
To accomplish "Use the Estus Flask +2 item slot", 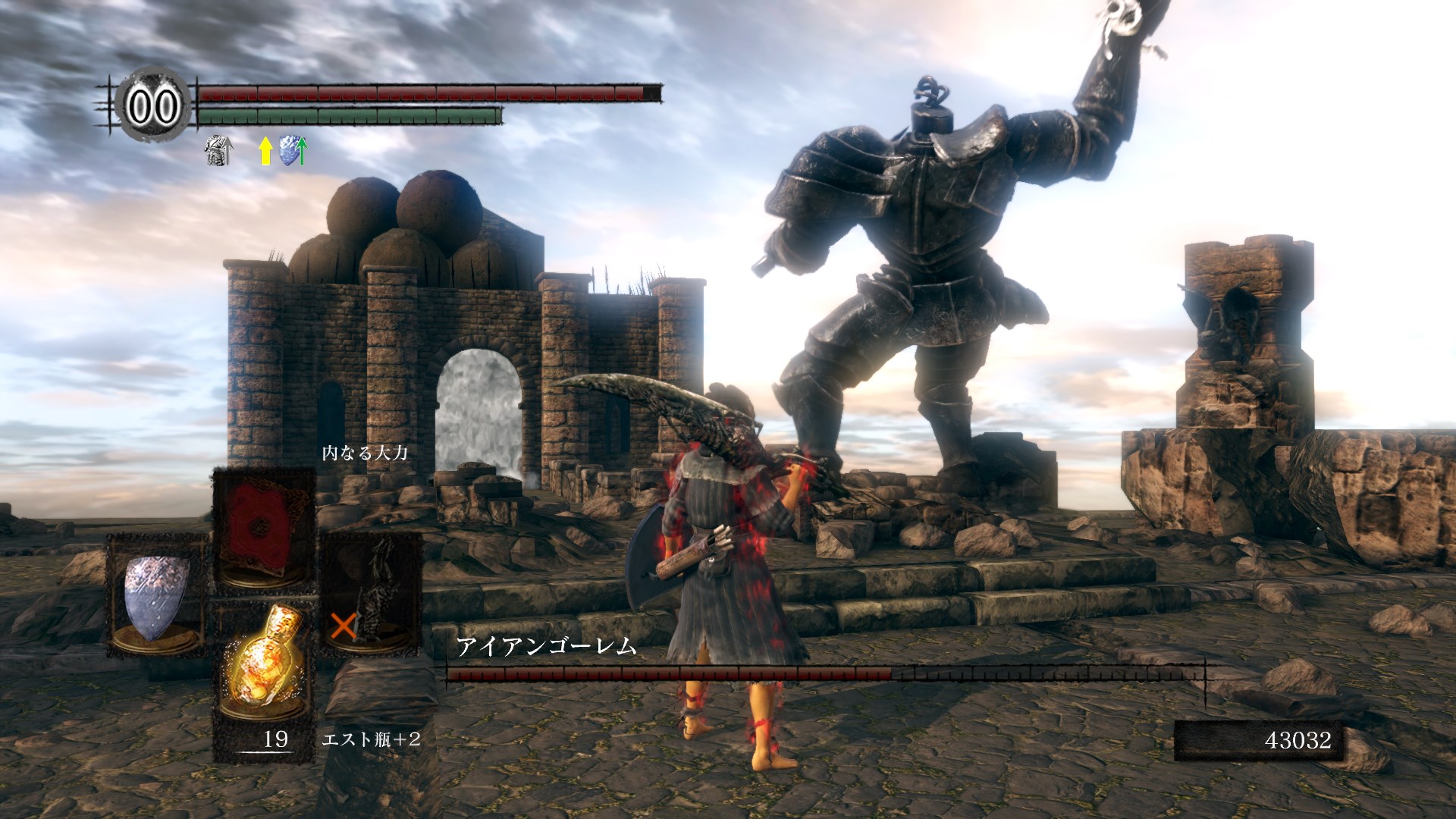I will (264, 667).
